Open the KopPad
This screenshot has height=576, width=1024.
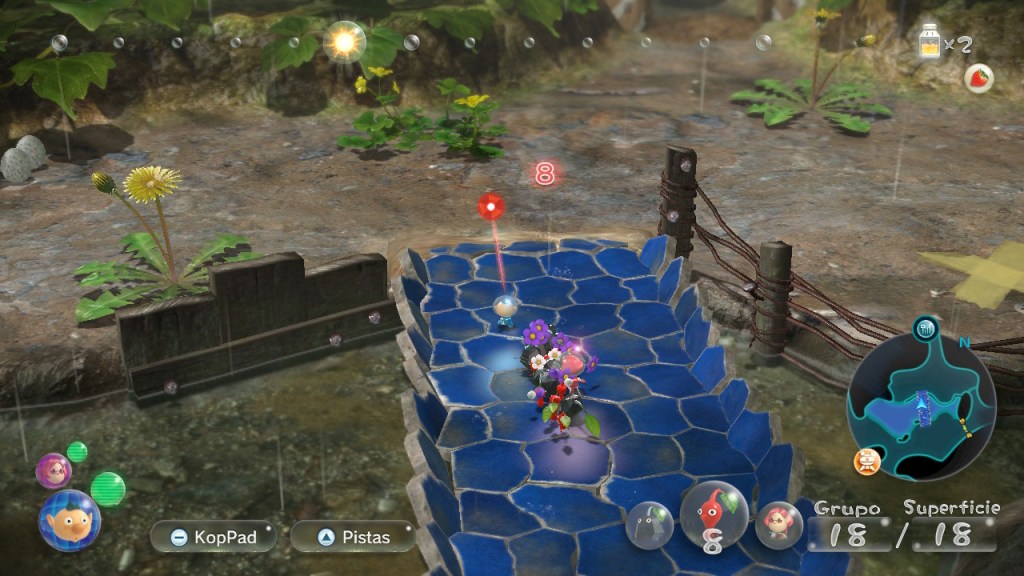[213, 537]
